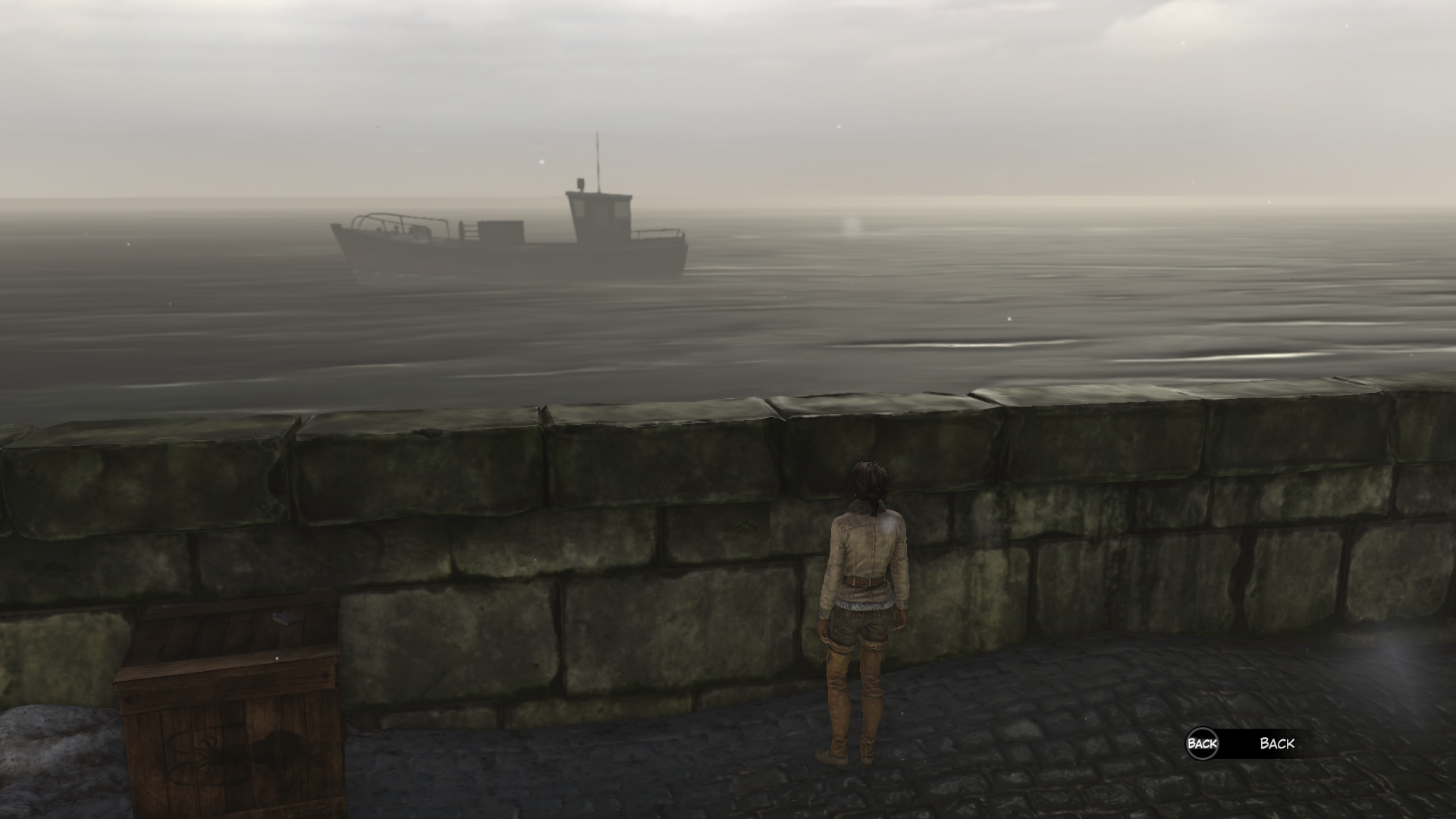Click the cobblestone ground by the crate

pos(440,773)
